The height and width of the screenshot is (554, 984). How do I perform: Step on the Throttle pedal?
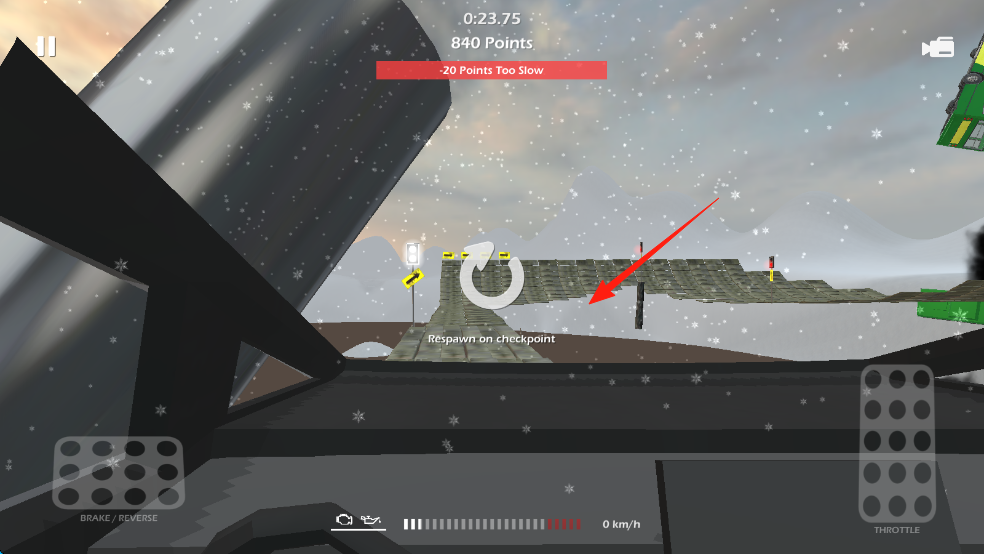[897, 443]
